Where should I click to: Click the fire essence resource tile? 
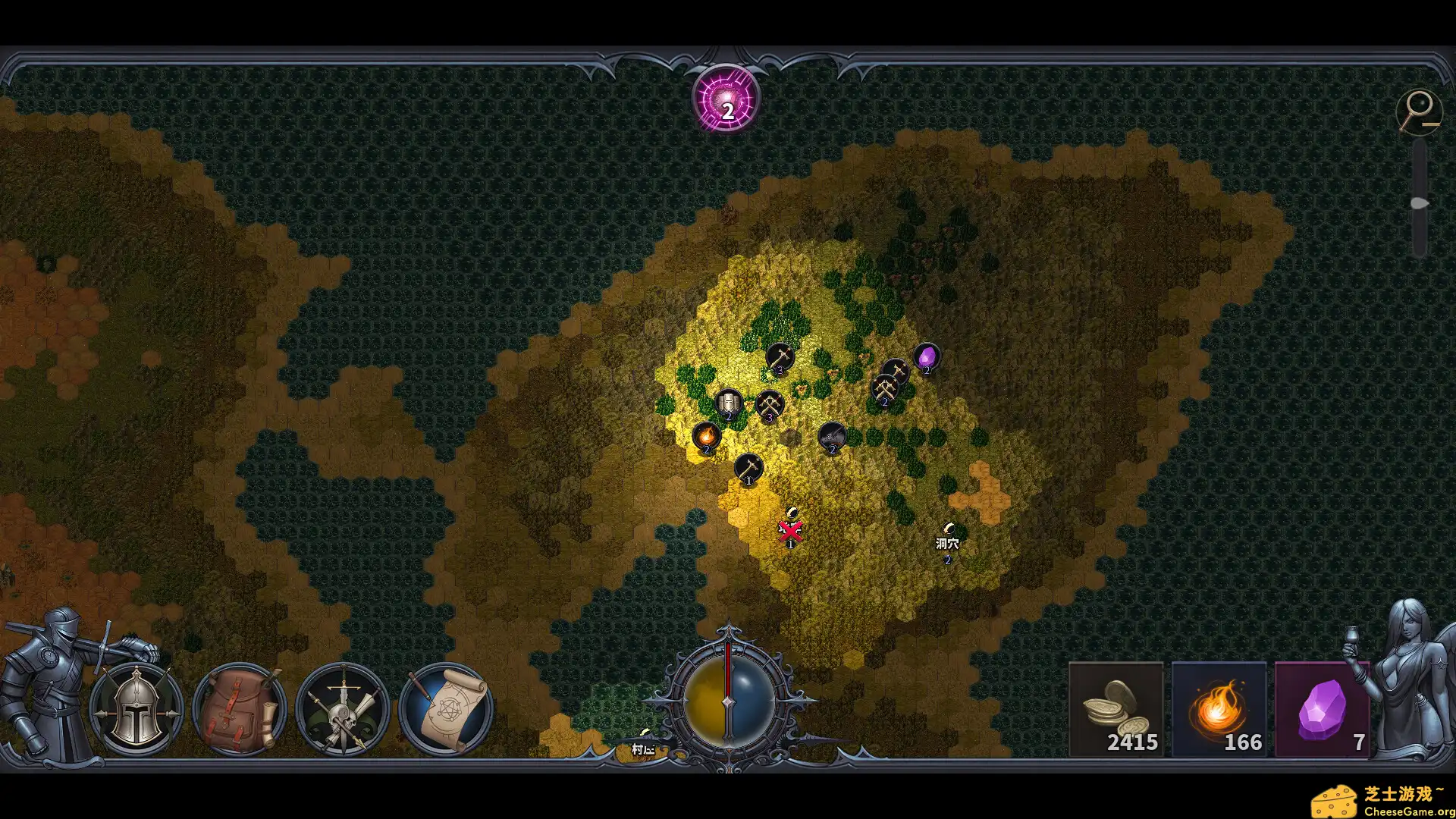[x=1219, y=710]
